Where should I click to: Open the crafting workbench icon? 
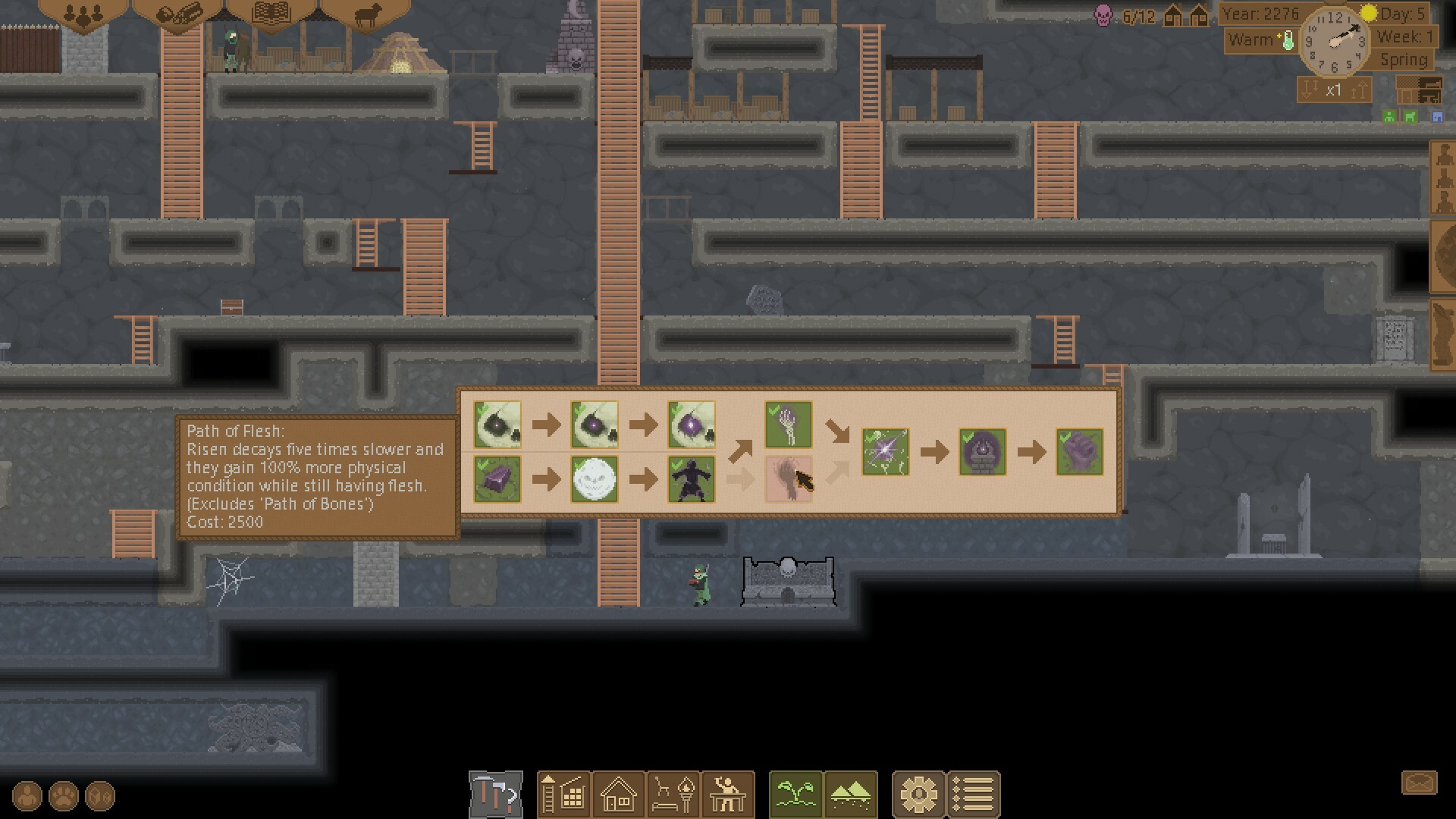[x=728, y=794]
